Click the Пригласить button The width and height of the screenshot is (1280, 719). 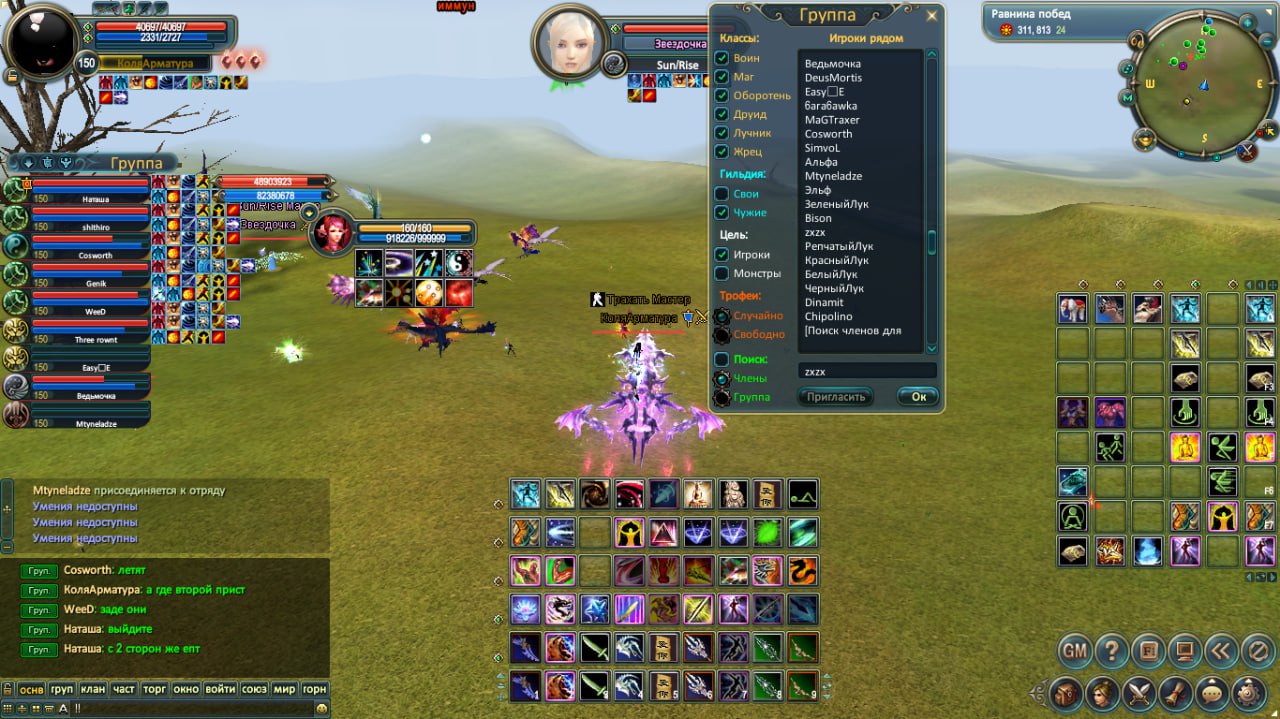click(835, 397)
